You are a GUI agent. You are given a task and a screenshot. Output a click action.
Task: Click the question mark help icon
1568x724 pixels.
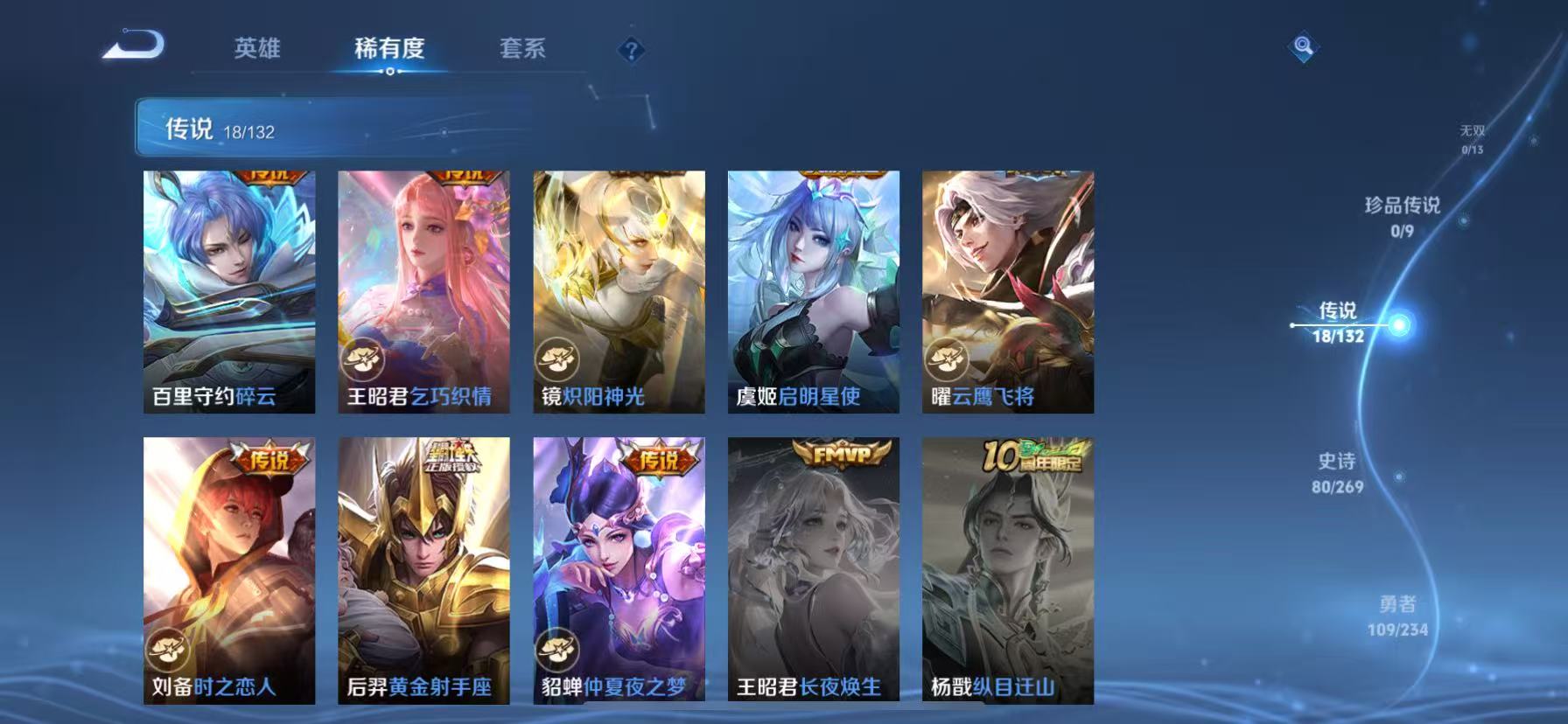pyautogui.click(x=629, y=50)
